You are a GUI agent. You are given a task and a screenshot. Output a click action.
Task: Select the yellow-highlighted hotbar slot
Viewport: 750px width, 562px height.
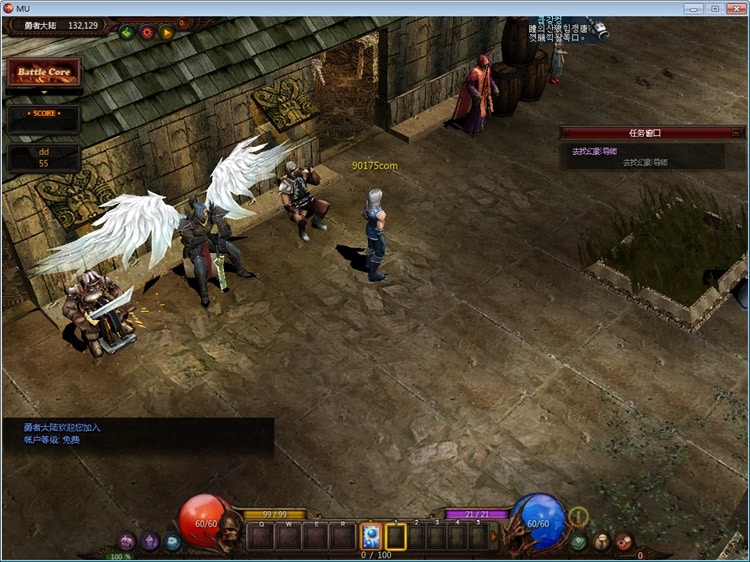[396, 536]
